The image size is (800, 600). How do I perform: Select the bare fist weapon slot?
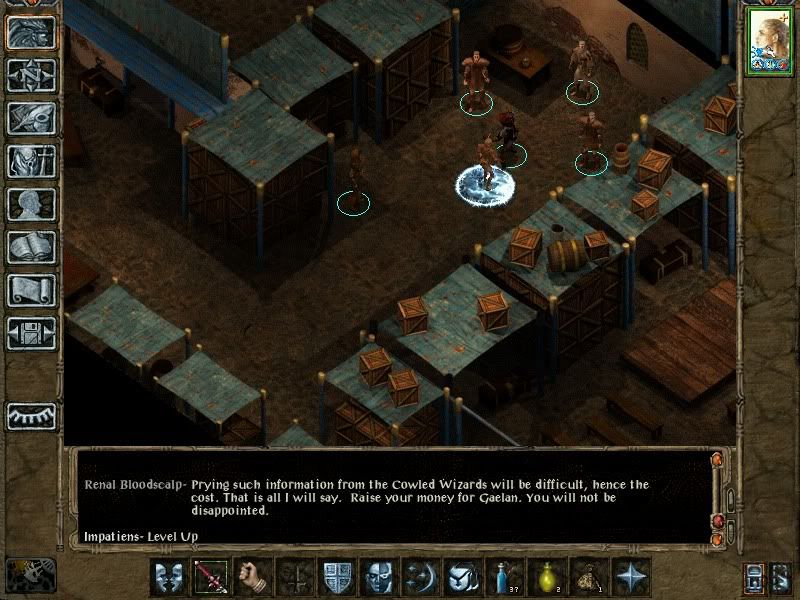[x=252, y=576]
